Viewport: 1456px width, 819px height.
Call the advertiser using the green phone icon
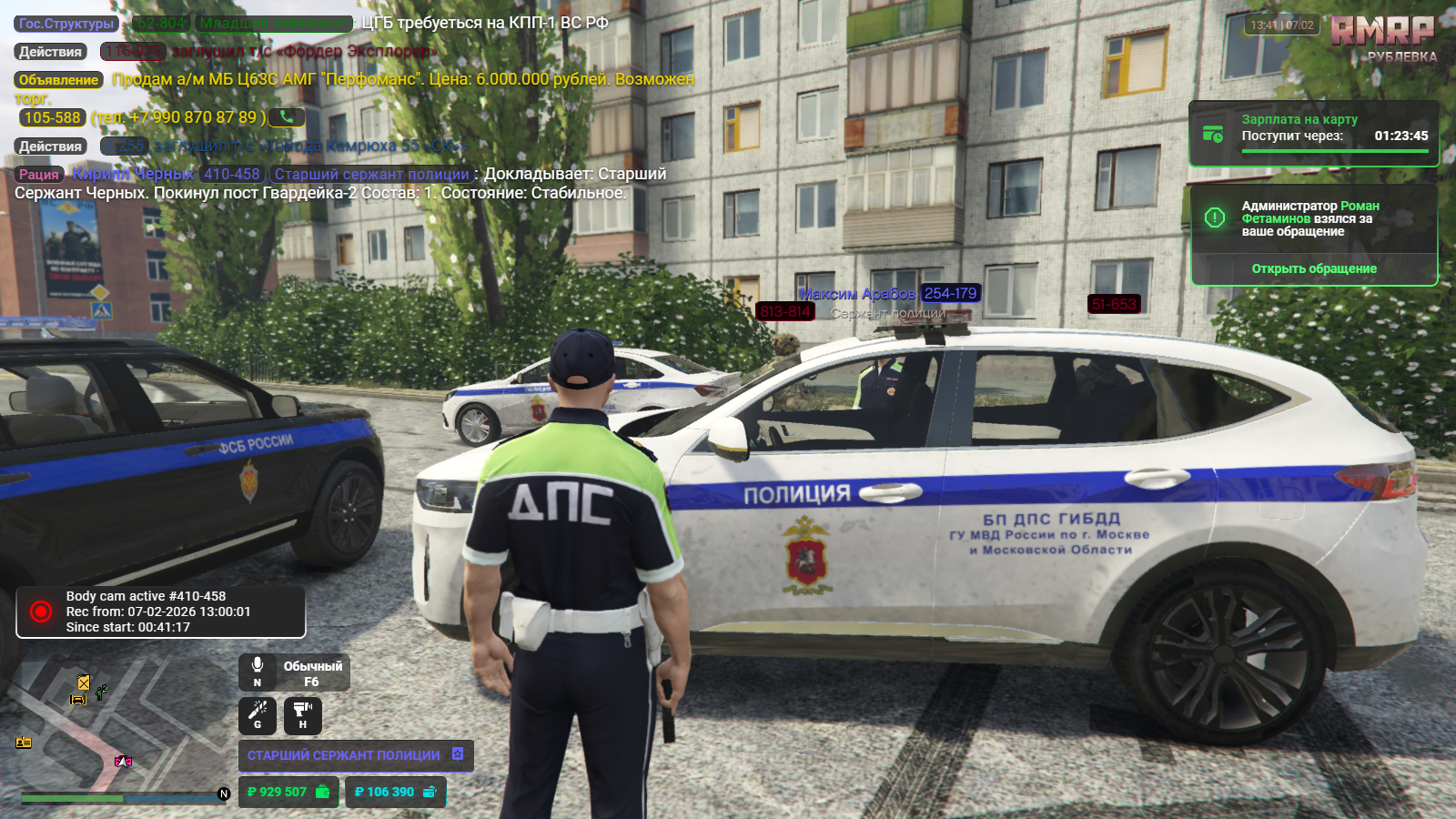click(x=287, y=116)
